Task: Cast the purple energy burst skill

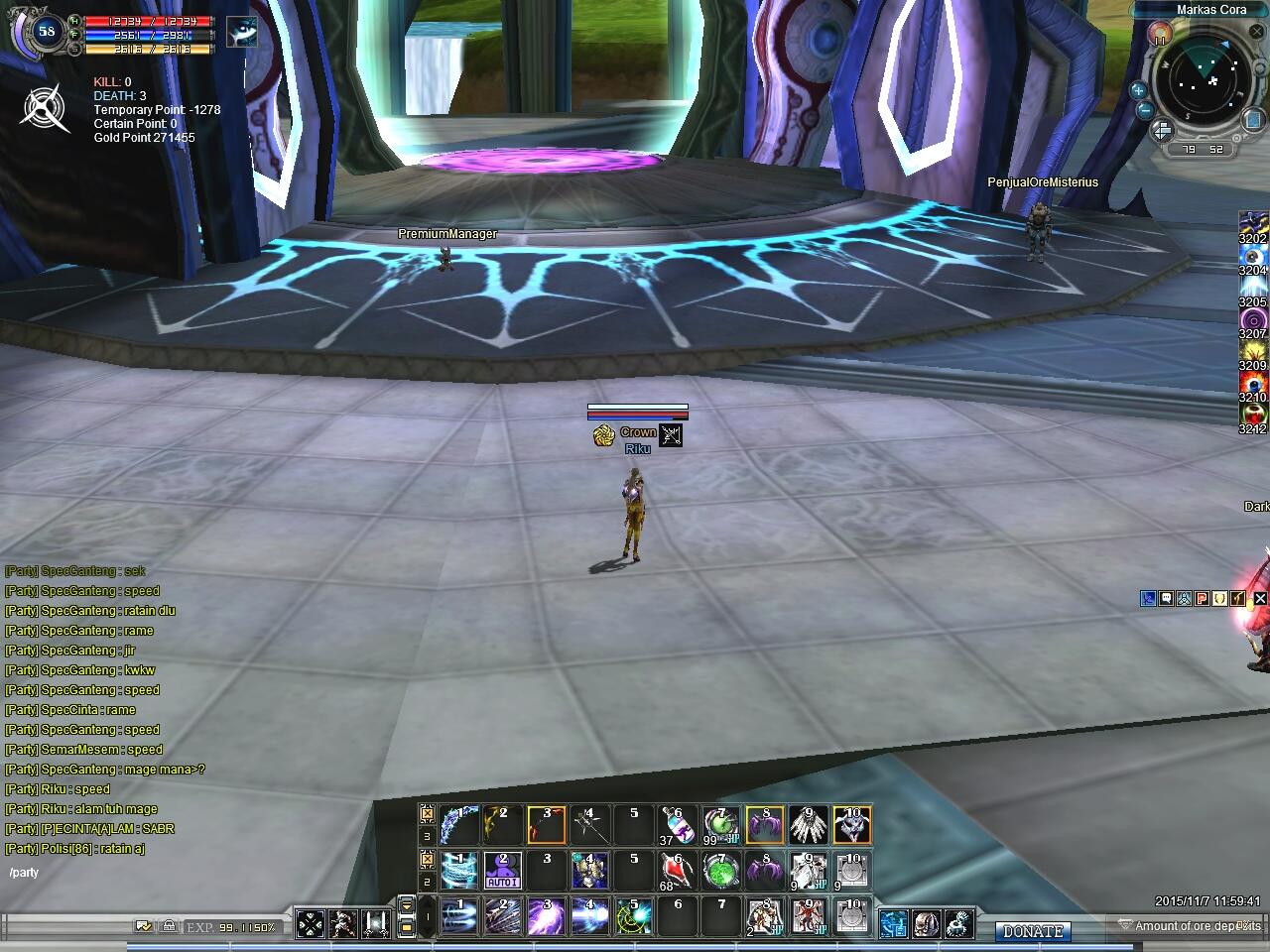Action: click(546, 916)
